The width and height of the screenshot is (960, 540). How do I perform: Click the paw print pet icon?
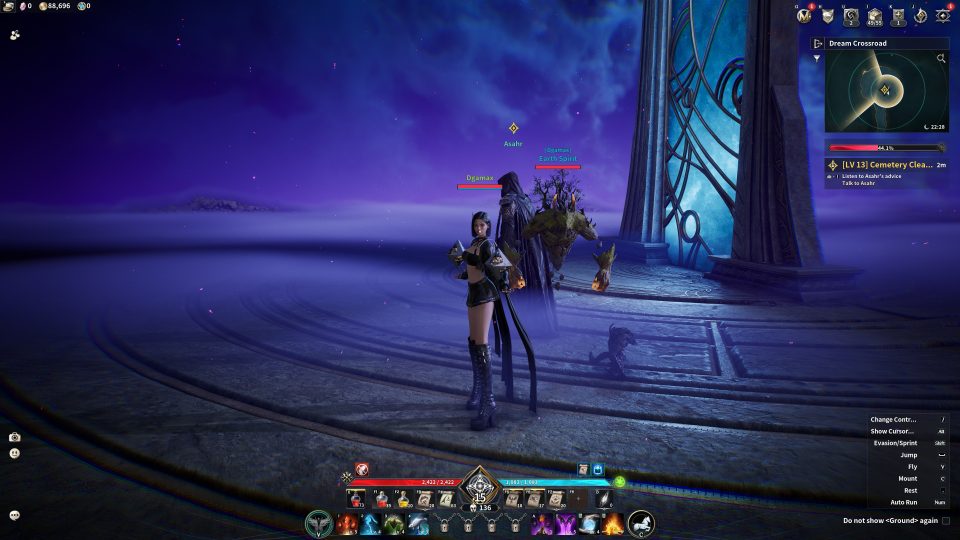click(x=15, y=34)
